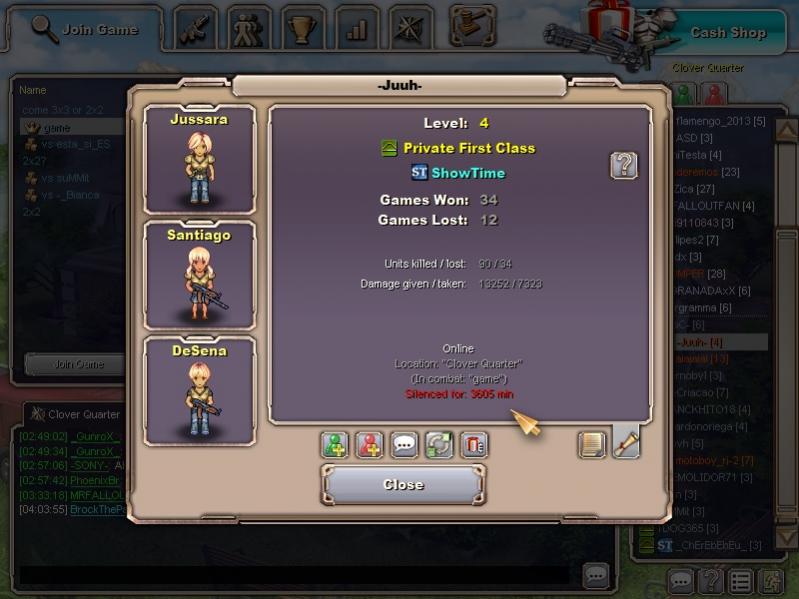Open the Cash Shop
799x599 pixels.
[x=727, y=32]
